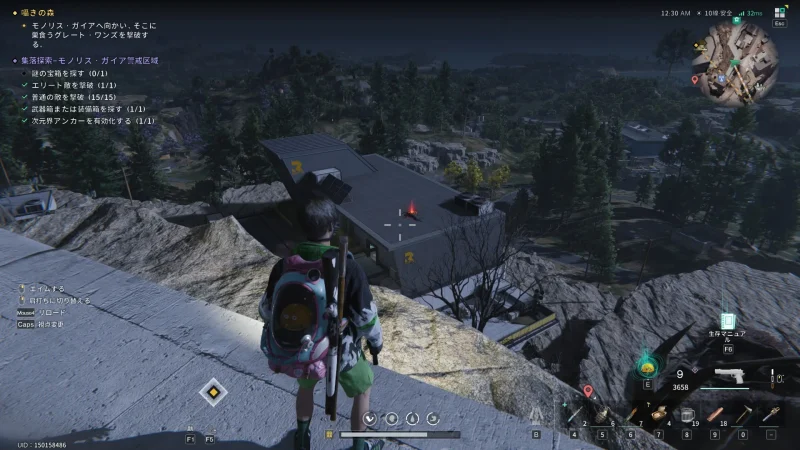Viewport: 800px width, 450px height.
Task: Select the syringe hotbar item
Action: click(x=573, y=414)
